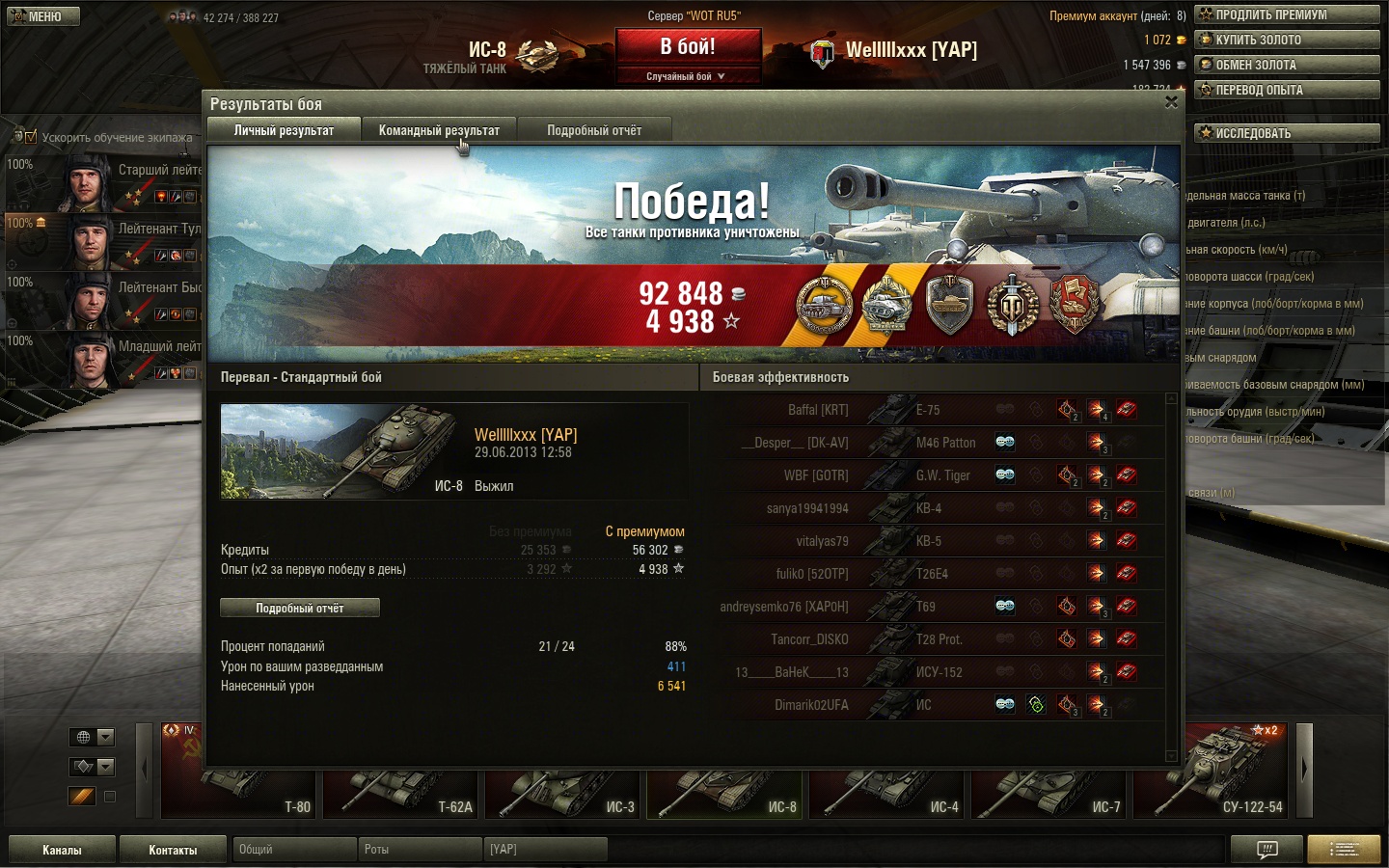
Task: Open the Контакты button
Action: (173, 850)
